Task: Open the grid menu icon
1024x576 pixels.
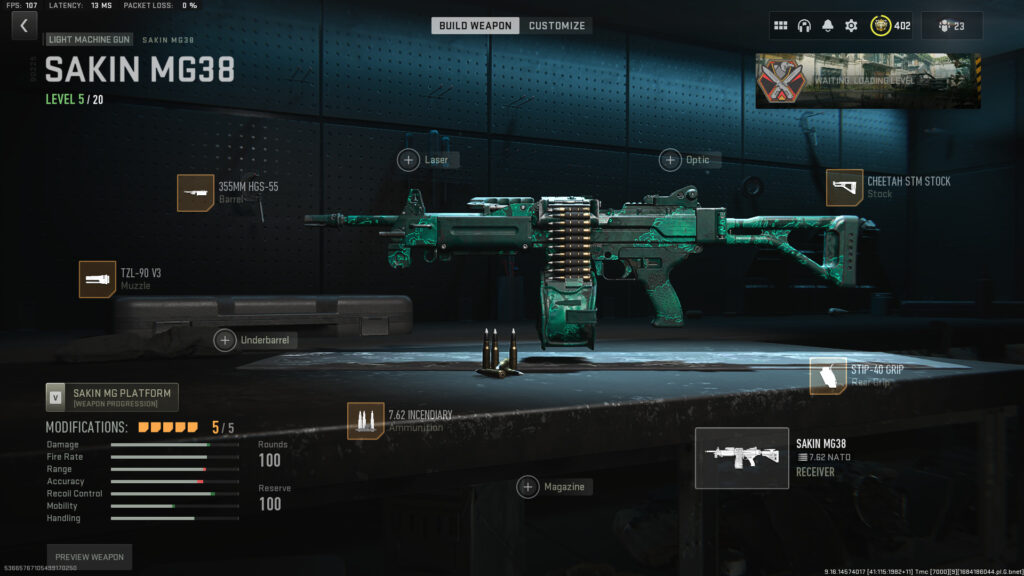Action: 781,26
